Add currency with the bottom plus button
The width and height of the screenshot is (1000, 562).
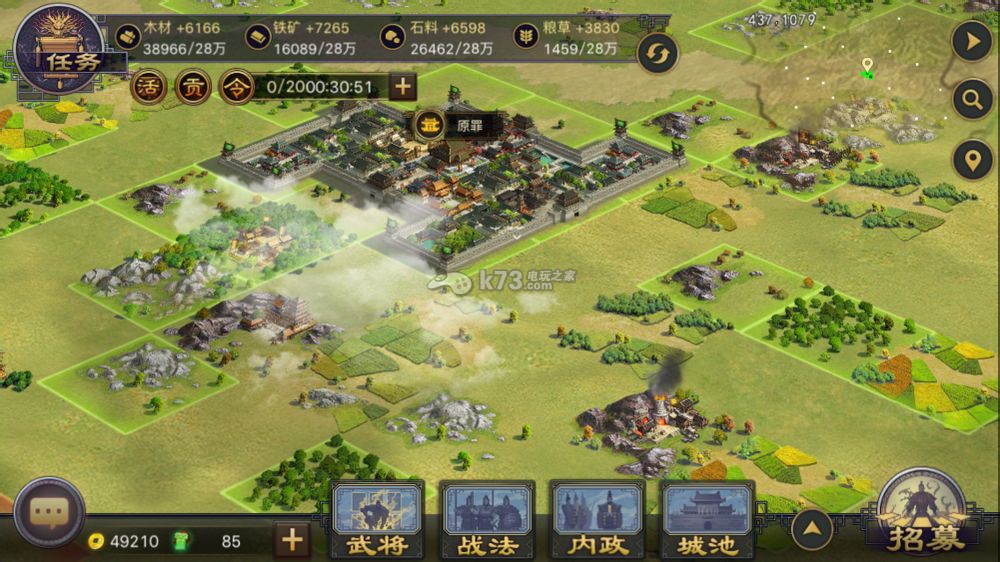pyautogui.click(x=291, y=541)
